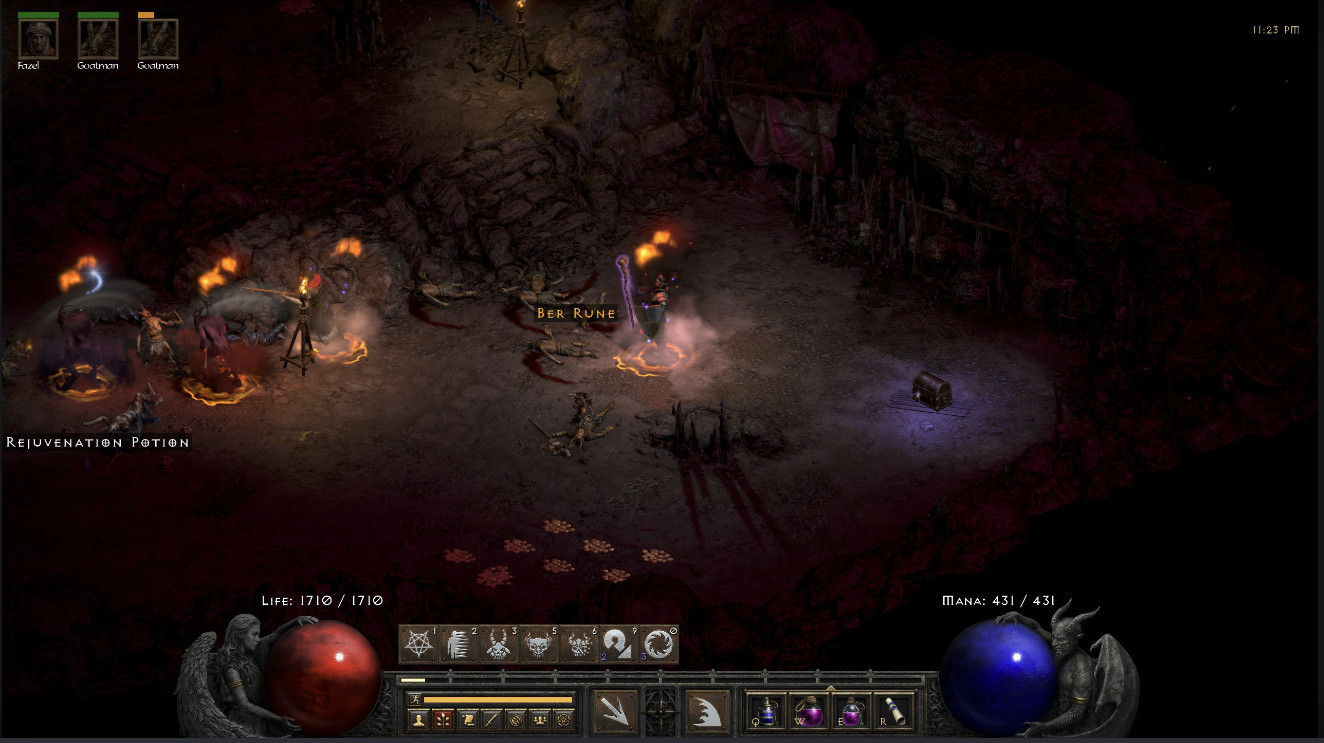Use the scroll in belt slot R
This screenshot has height=743, width=1324.
click(893, 711)
